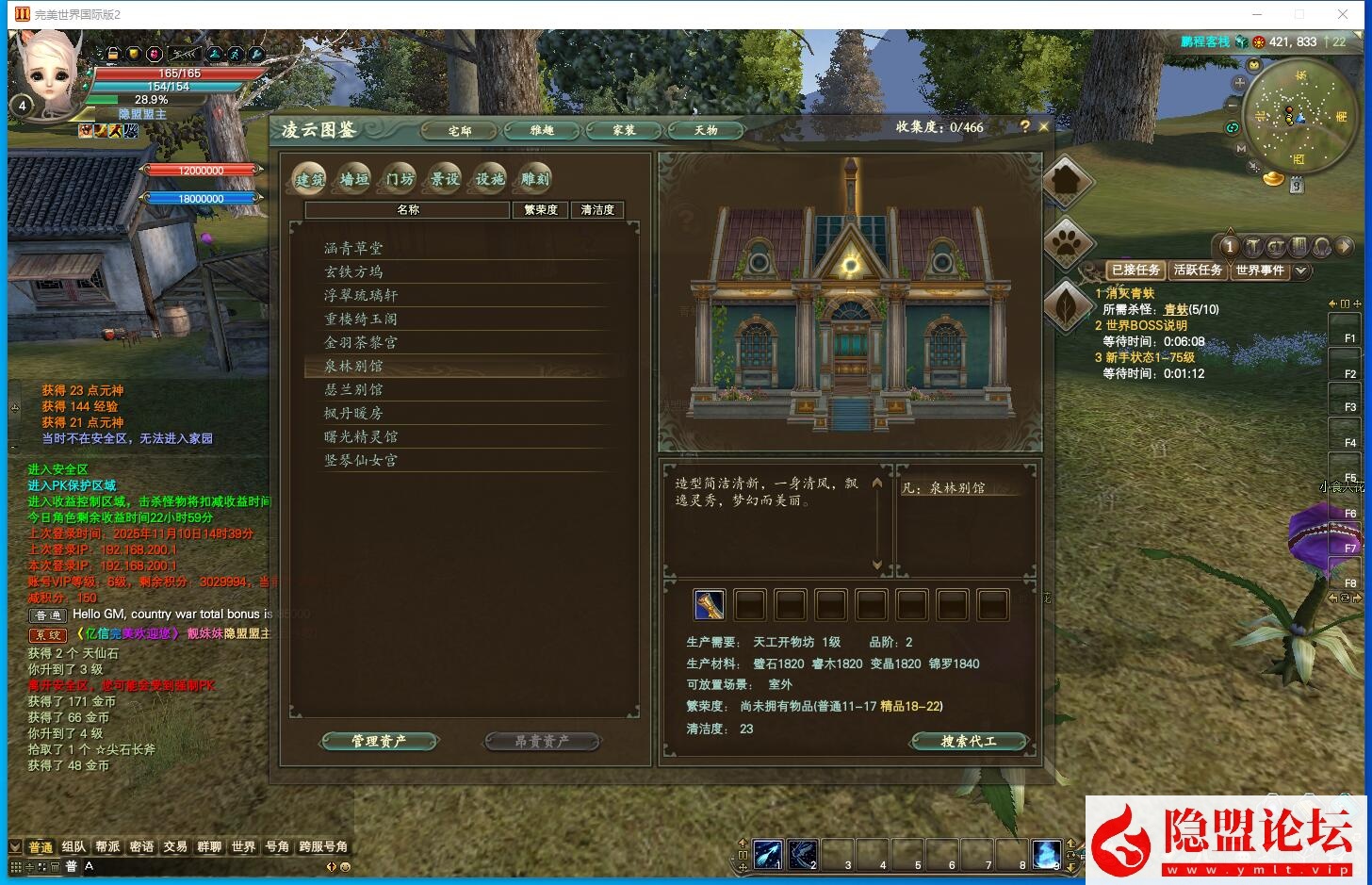Close the game window
This screenshot has height=885, width=1372.
[x=1343, y=14]
